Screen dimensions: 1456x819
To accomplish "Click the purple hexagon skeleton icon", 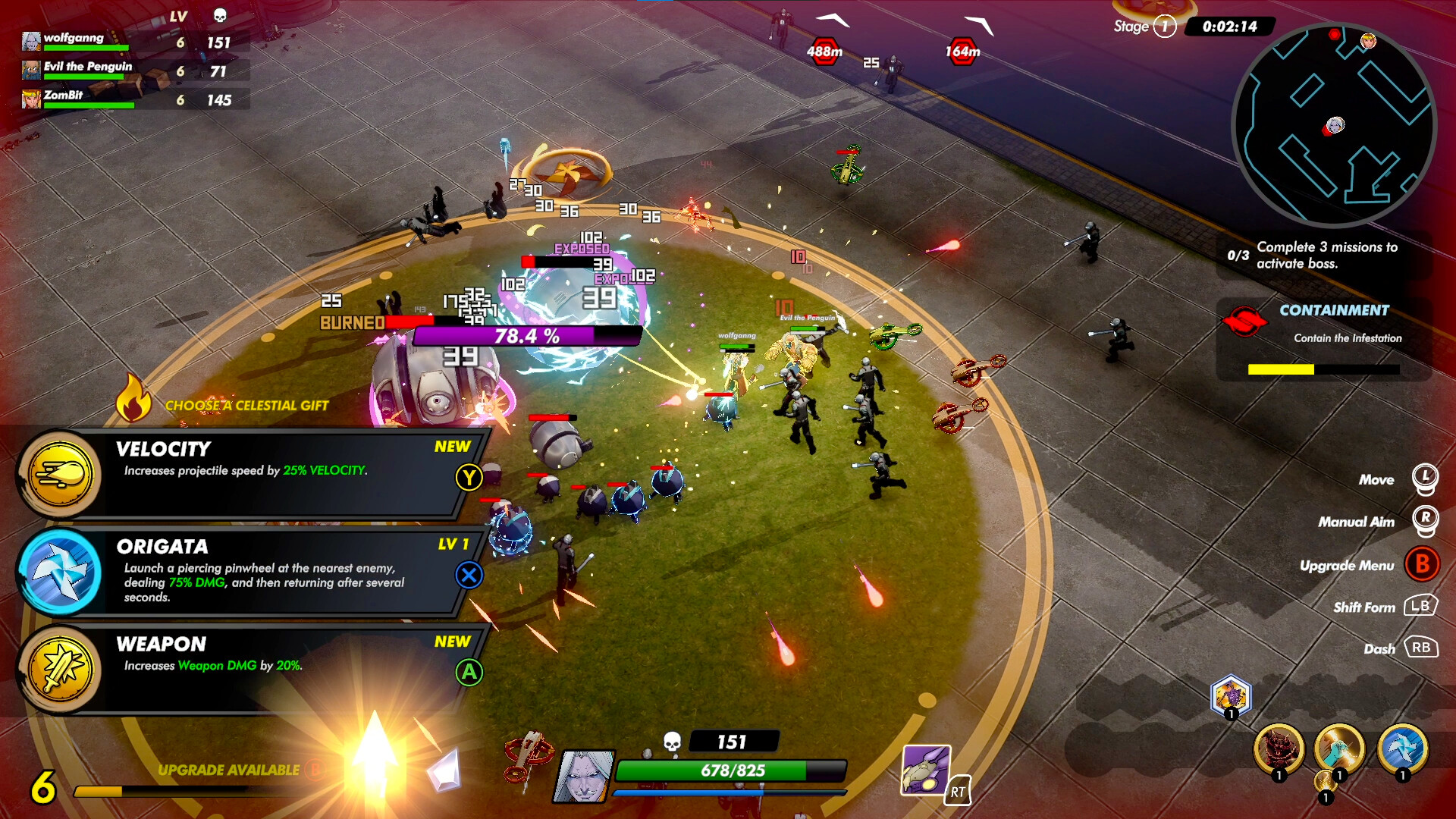I will tap(1231, 695).
